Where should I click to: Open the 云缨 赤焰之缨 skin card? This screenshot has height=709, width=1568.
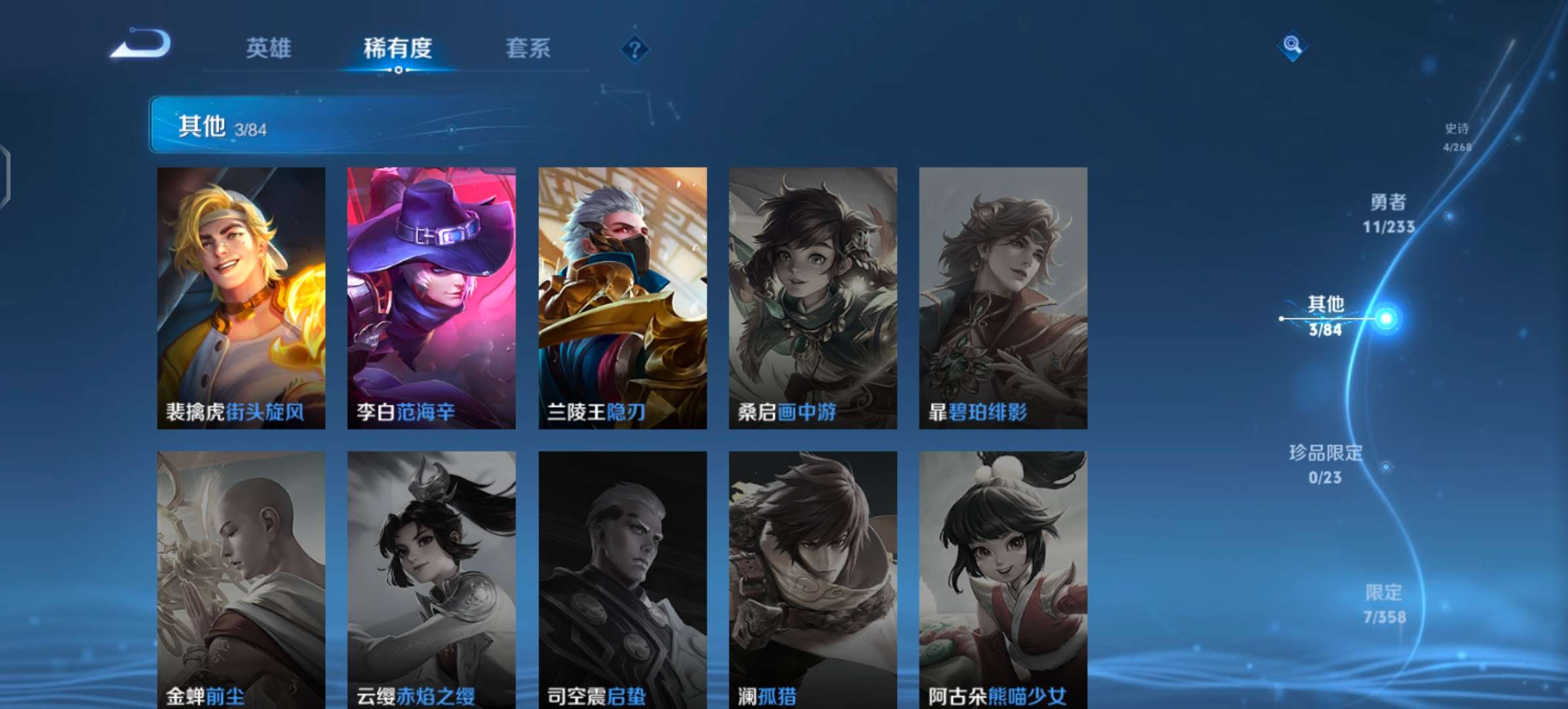[431, 578]
